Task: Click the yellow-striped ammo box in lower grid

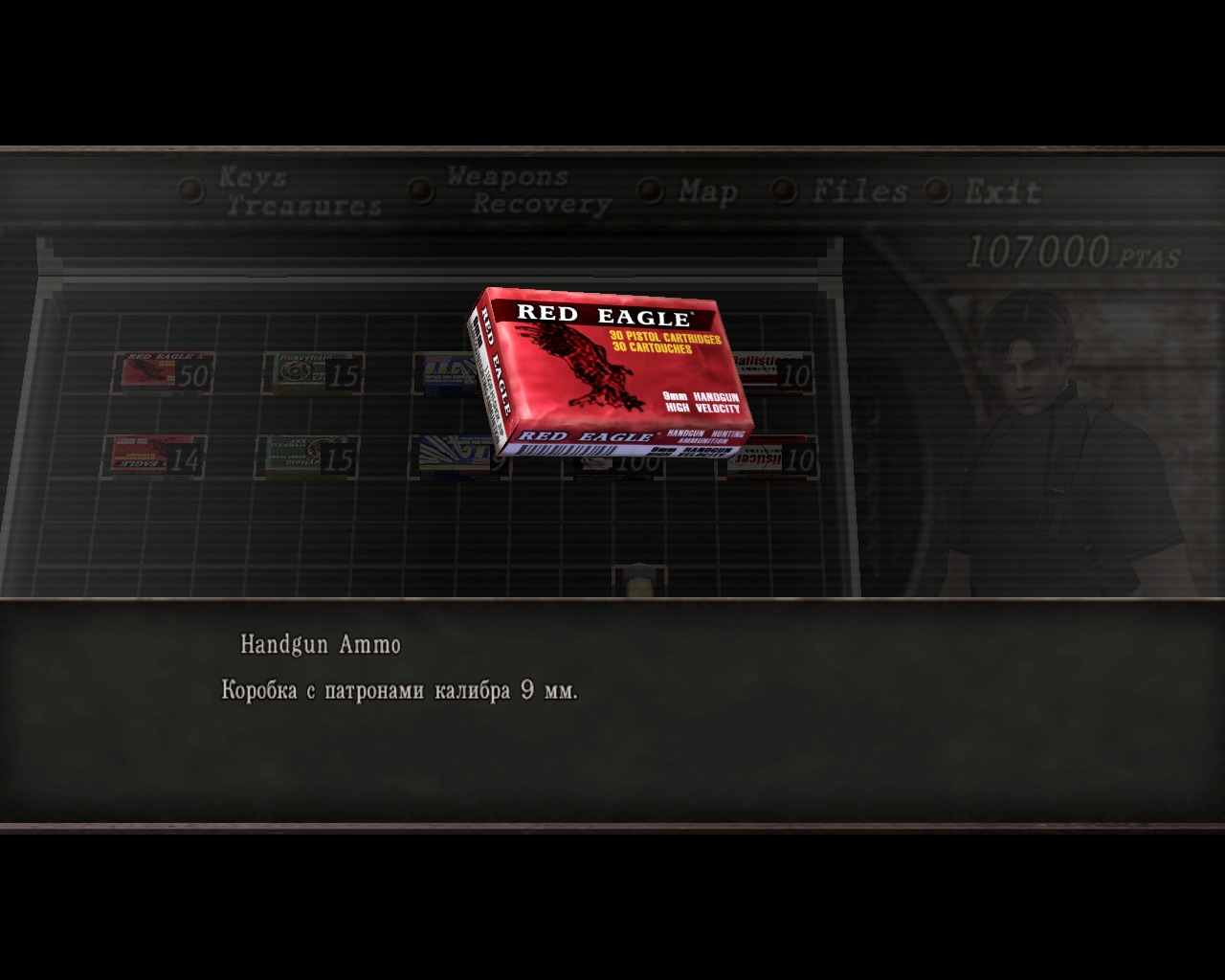Action: (450, 456)
